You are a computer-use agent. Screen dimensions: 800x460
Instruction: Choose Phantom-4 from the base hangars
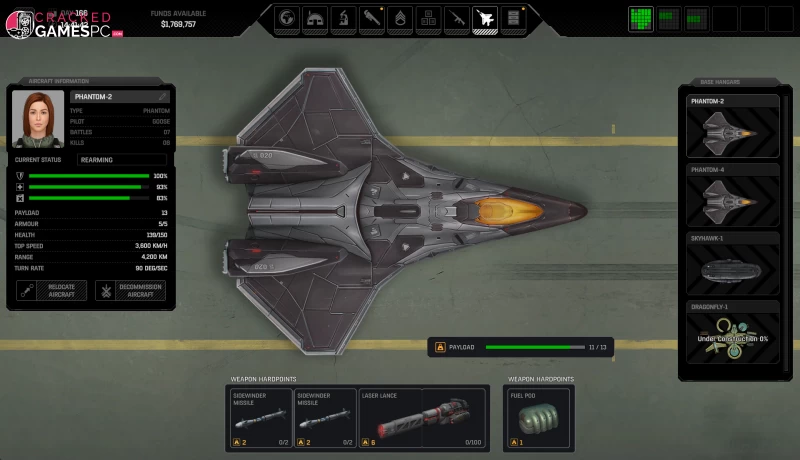tap(728, 194)
